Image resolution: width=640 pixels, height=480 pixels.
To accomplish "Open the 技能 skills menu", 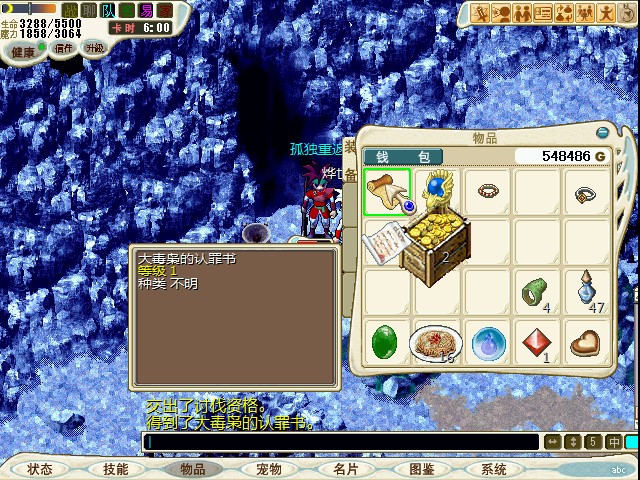I will (116, 469).
